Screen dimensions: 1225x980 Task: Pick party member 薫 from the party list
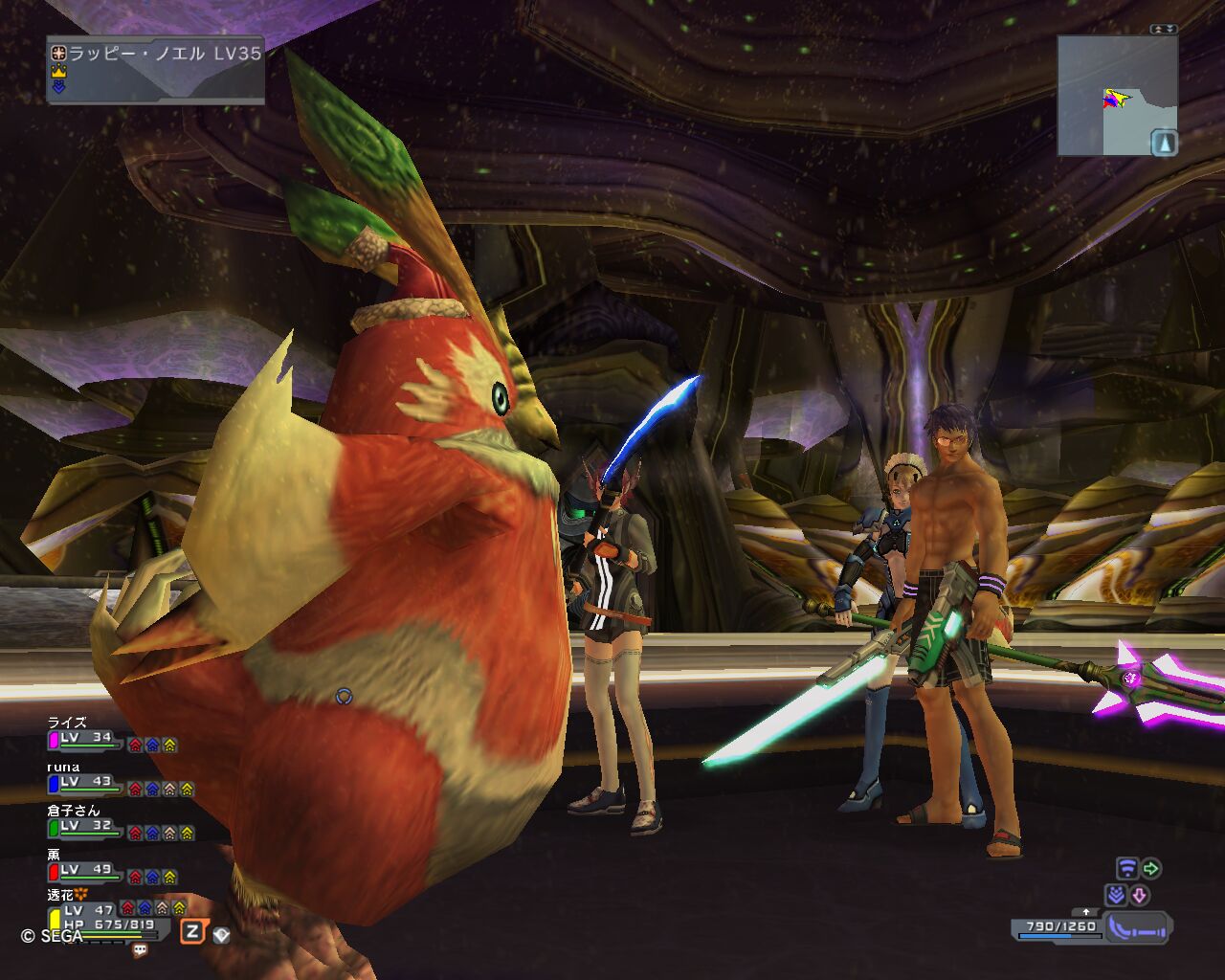point(54,855)
